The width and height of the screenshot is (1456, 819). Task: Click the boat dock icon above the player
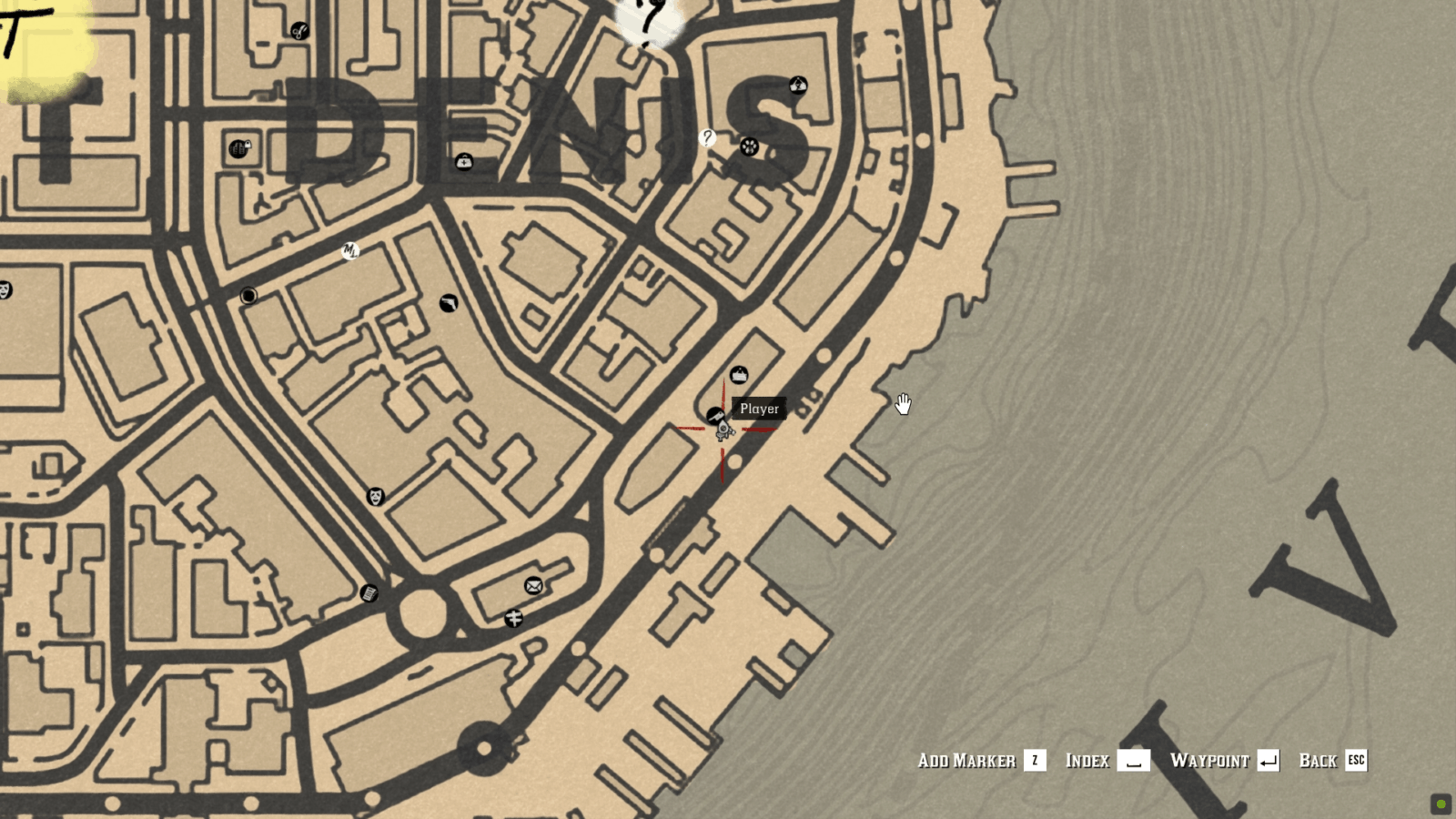740,373
